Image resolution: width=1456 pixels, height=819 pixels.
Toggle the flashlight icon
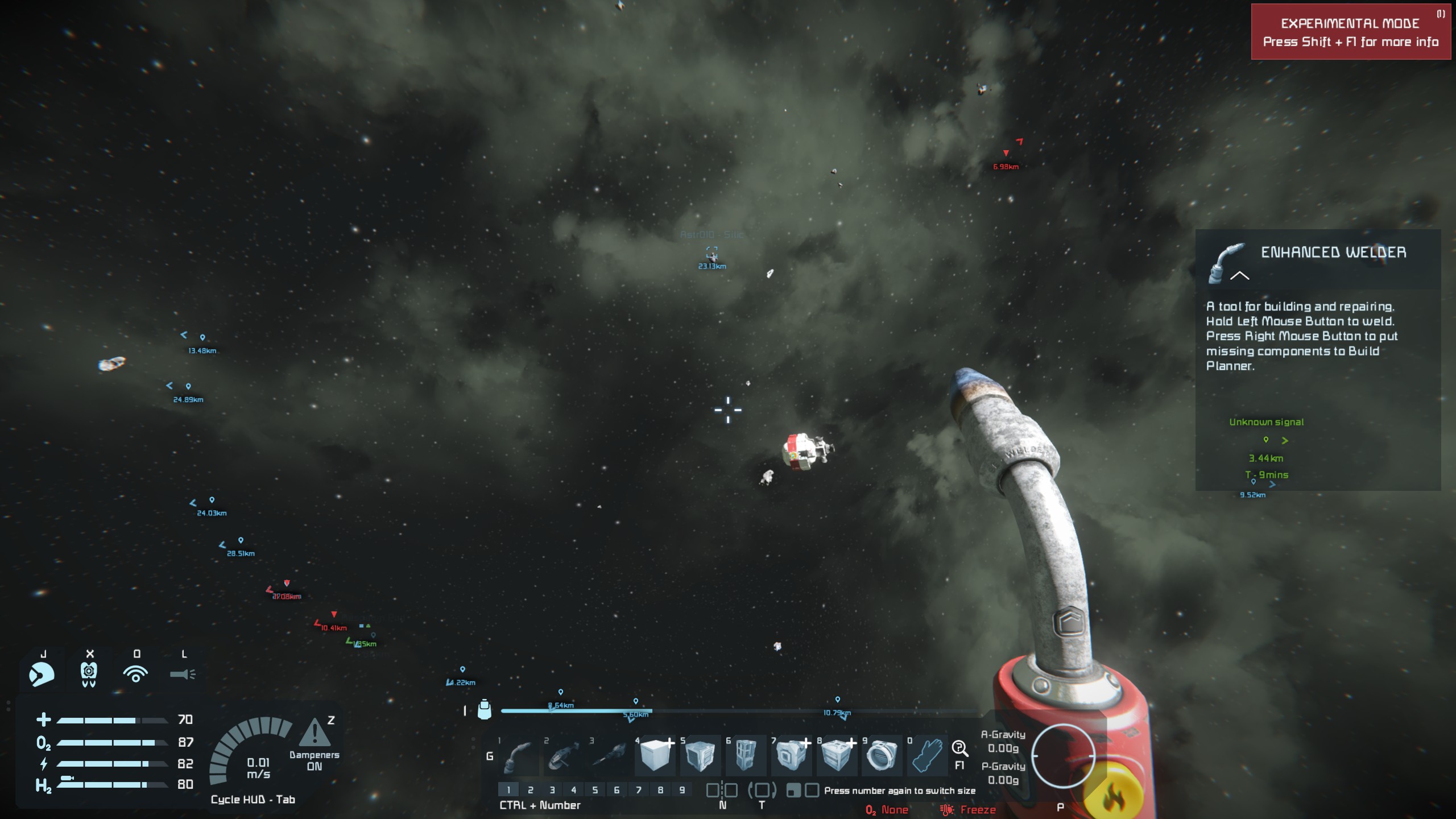click(x=183, y=675)
